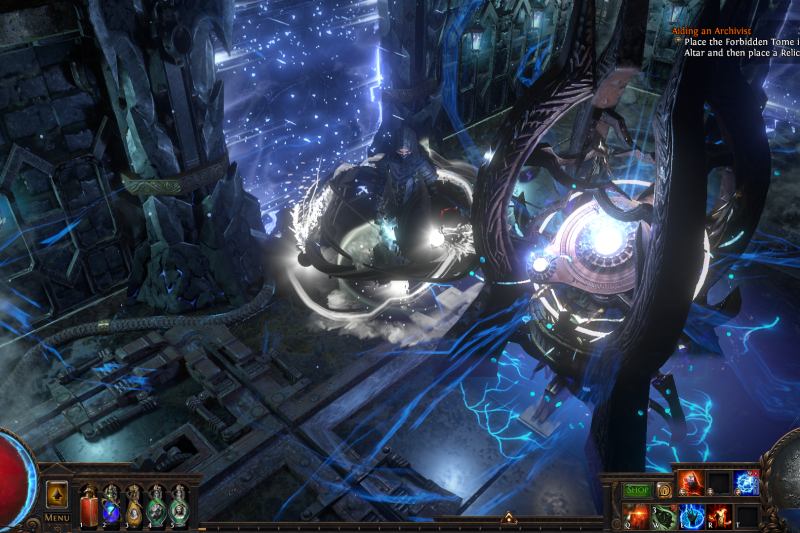Open the Menu button
The image size is (800, 533).
57,518
